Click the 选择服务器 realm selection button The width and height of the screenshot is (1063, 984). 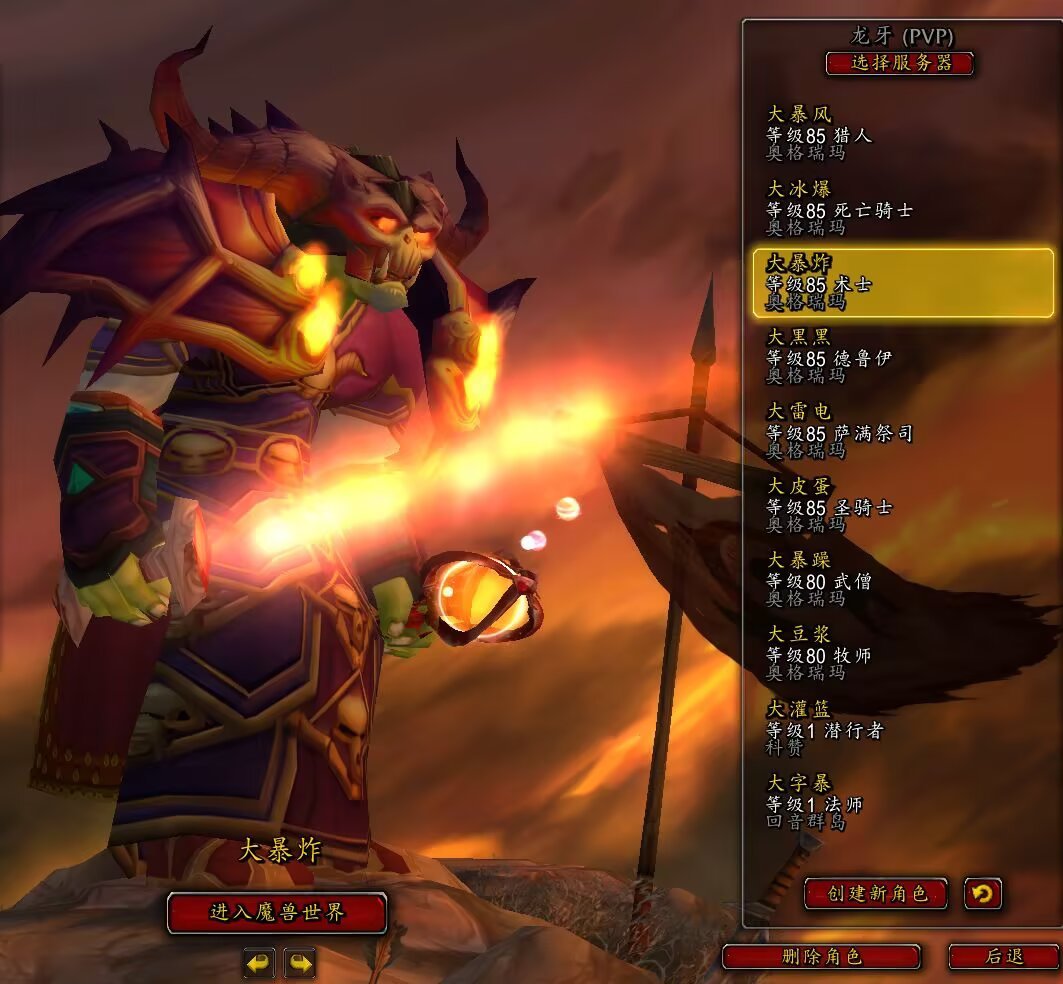point(899,64)
